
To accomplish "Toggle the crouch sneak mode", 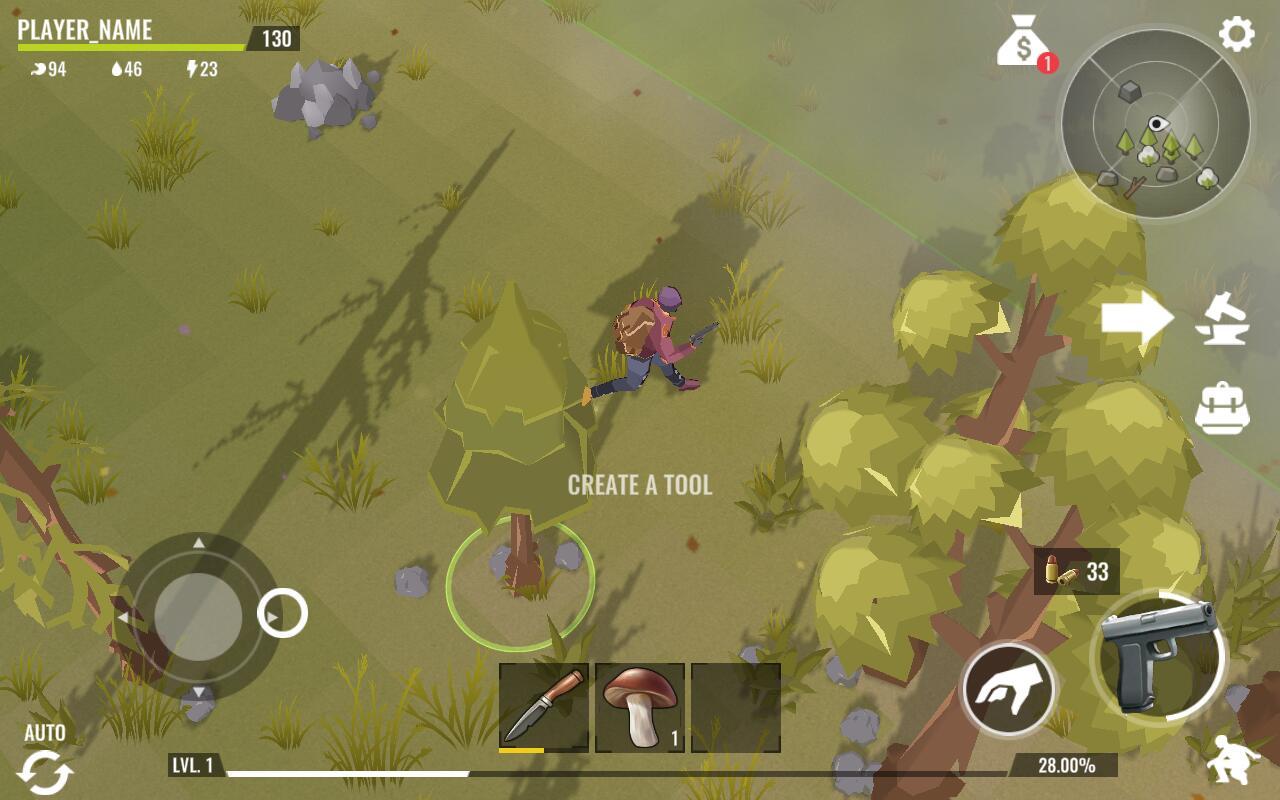I will [1232, 760].
